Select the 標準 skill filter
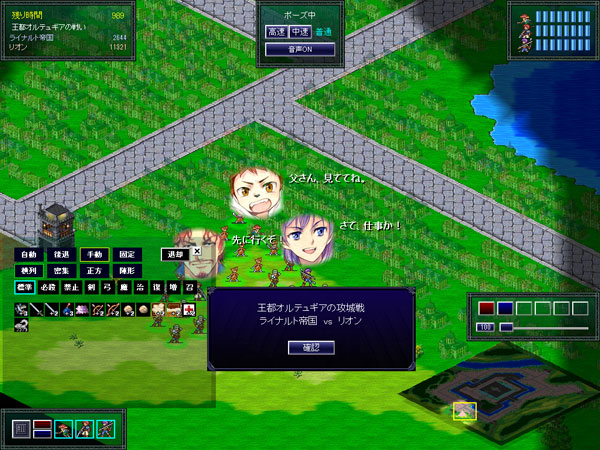The height and width of the screenshot is (450, 600). pos(24,288)
